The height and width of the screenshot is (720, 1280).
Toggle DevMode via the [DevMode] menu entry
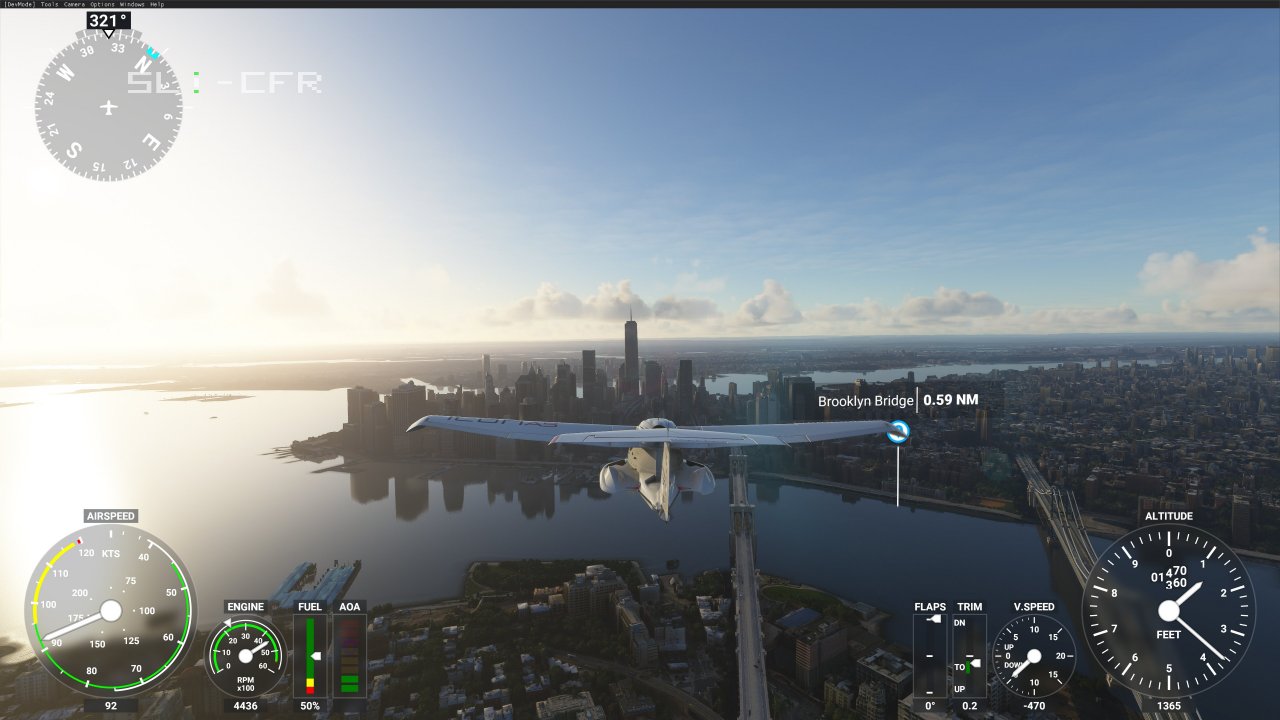click(x=19, y=4)
